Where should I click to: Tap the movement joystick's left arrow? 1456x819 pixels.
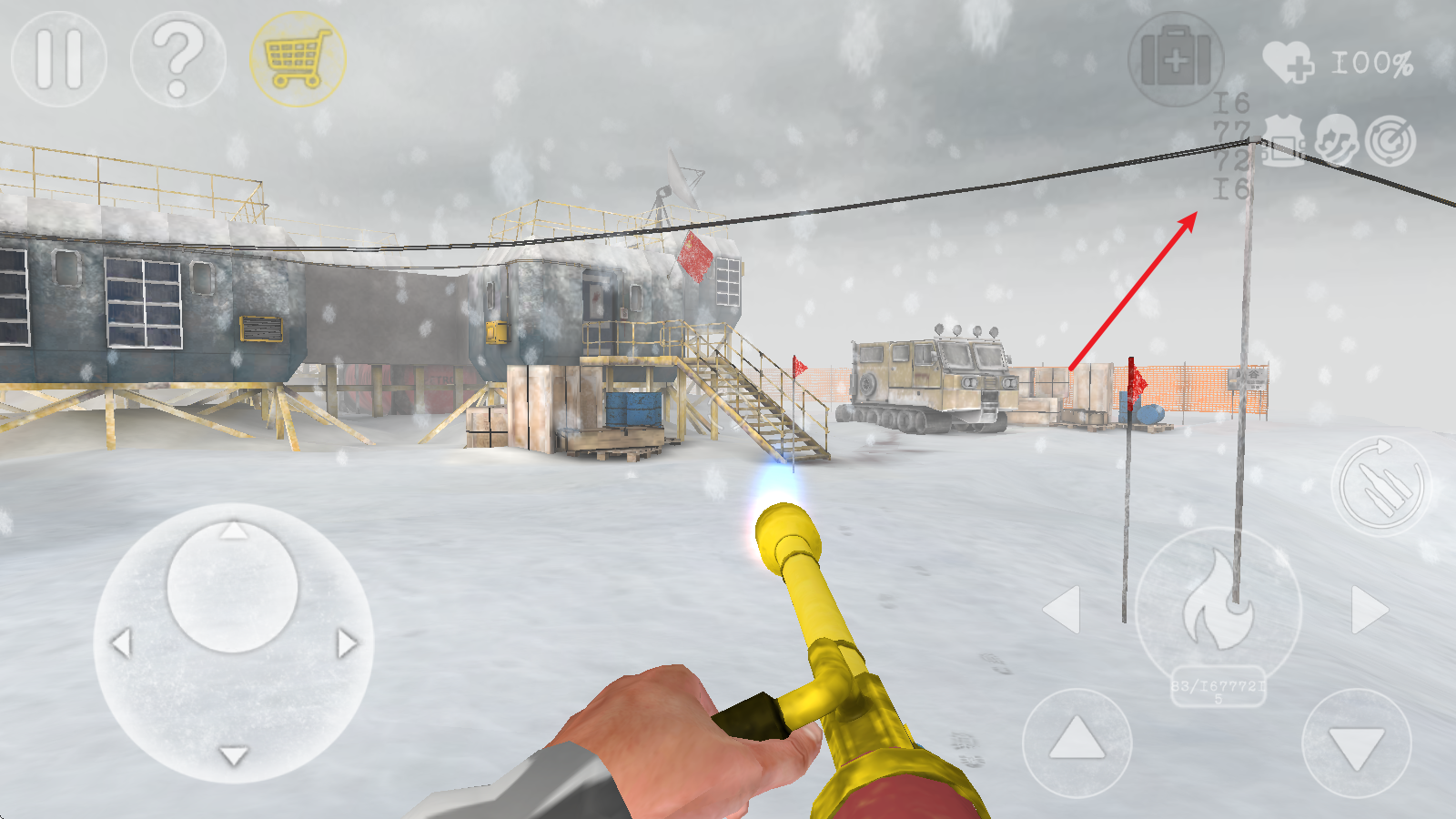pos(121,643)
